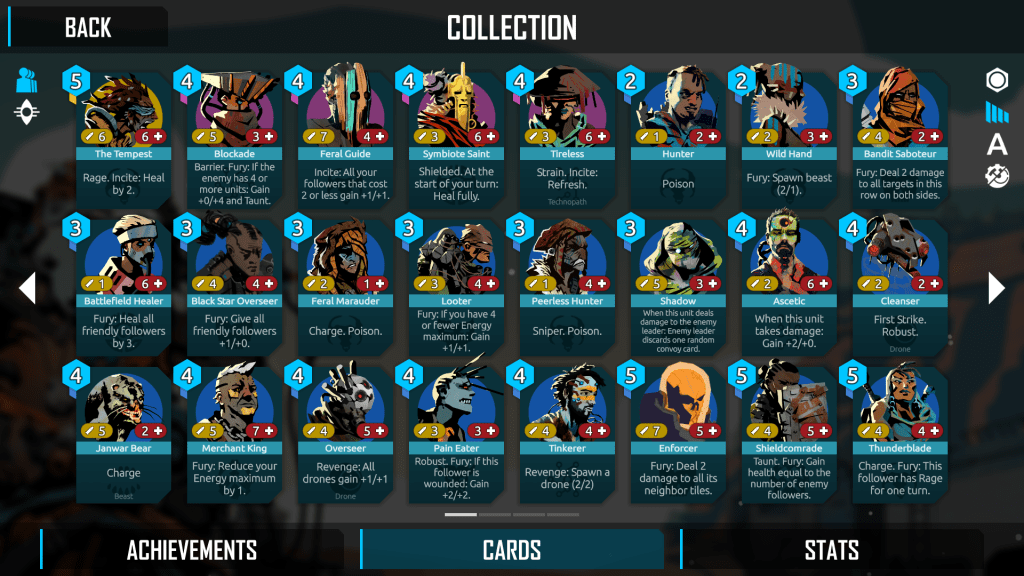This screenshot has width=1024, height=576.
Task: Click the letter A sort icon
Action: point(997,145)
